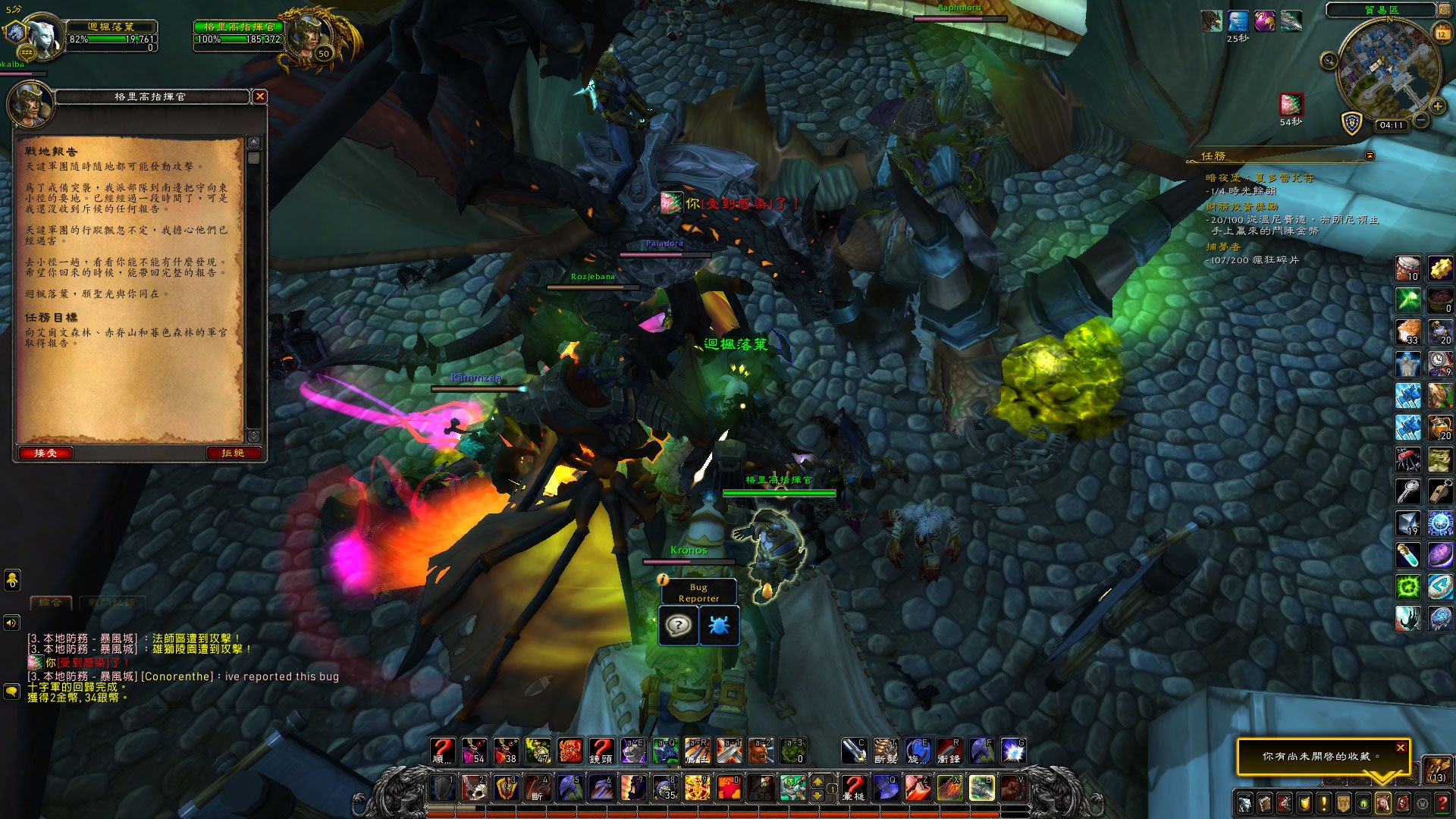Open the backpack bag slot showing 13
Image resolution: width=1456 pixels, height=819 pixels.
pyautogui.click(x=1437, y=769)
